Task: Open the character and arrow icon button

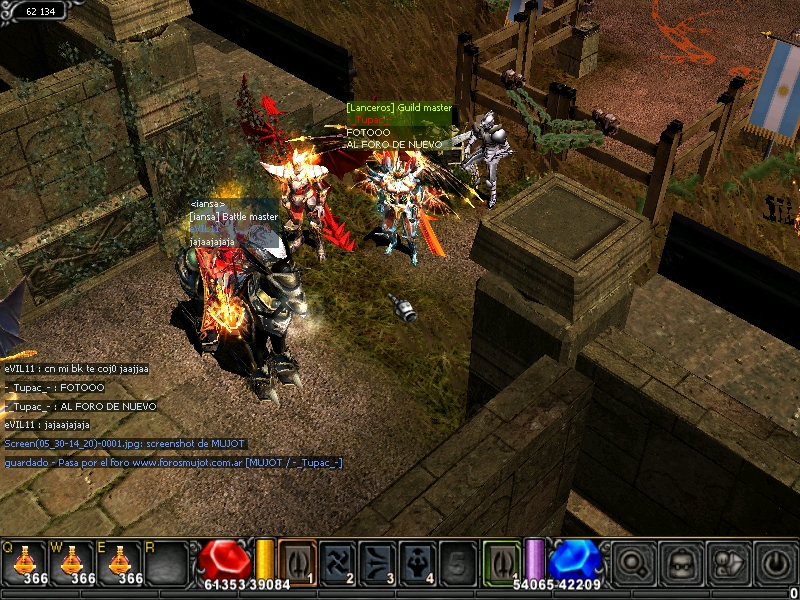Action: click(729, 563)
